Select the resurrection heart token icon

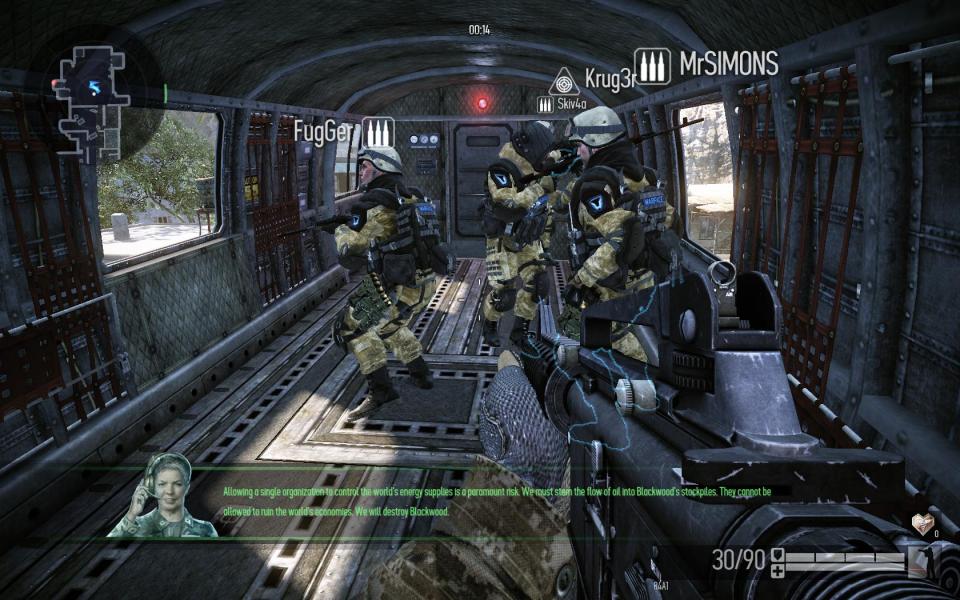tap(922, 524)
